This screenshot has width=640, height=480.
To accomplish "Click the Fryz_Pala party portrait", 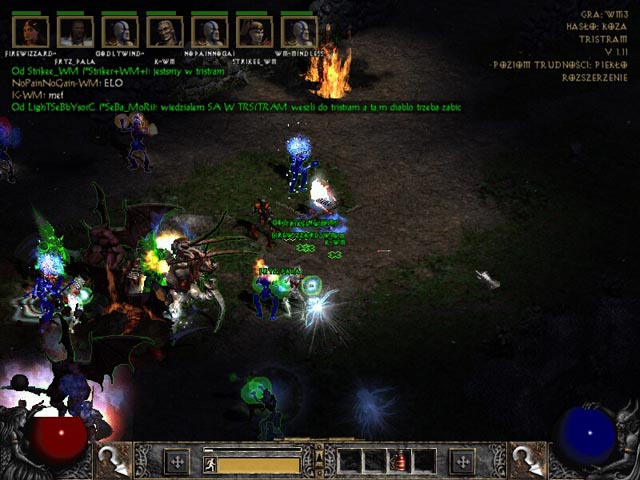I will pos(76,32).
